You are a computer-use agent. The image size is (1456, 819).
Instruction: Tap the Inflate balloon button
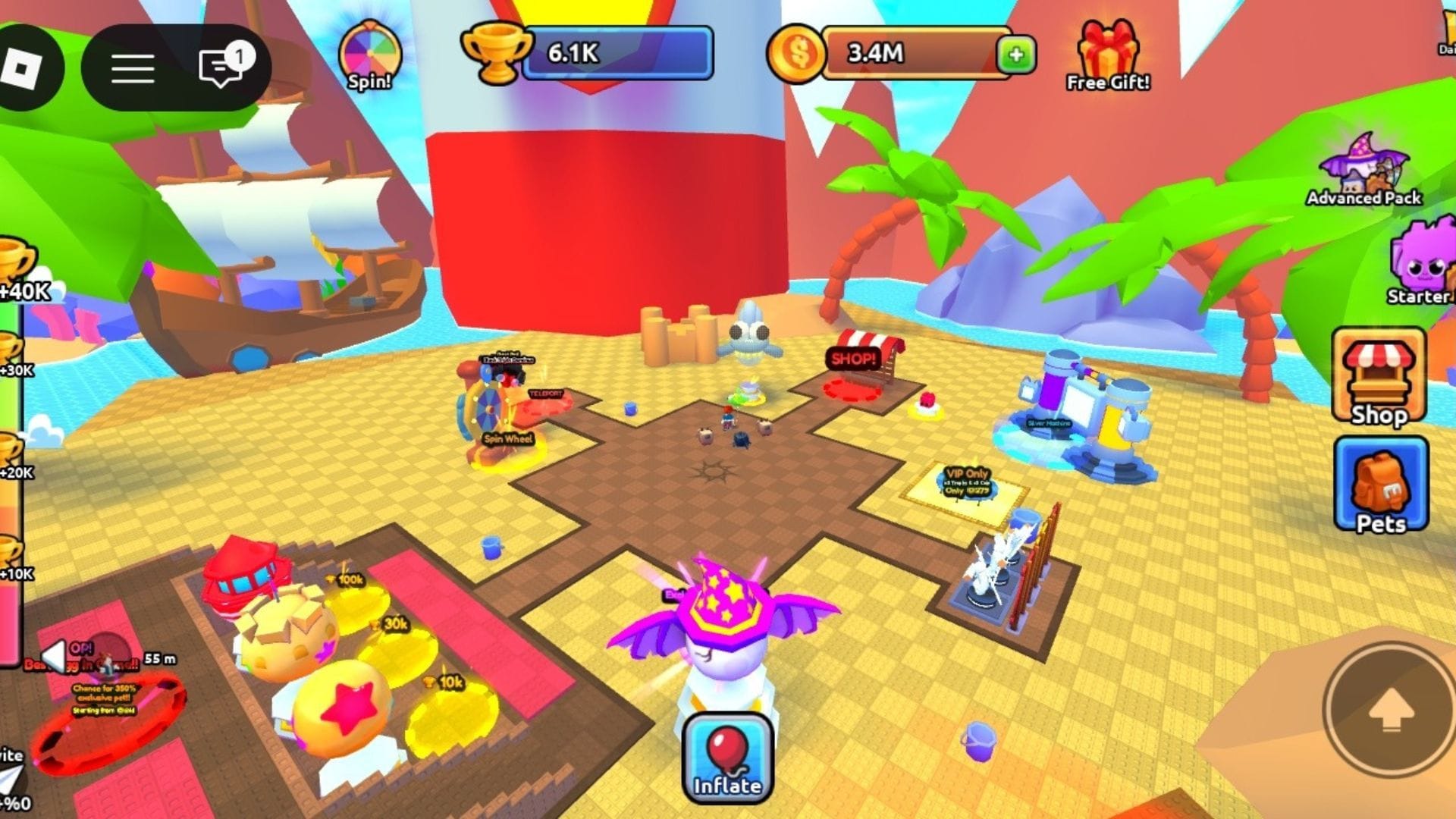pos(727,758)
